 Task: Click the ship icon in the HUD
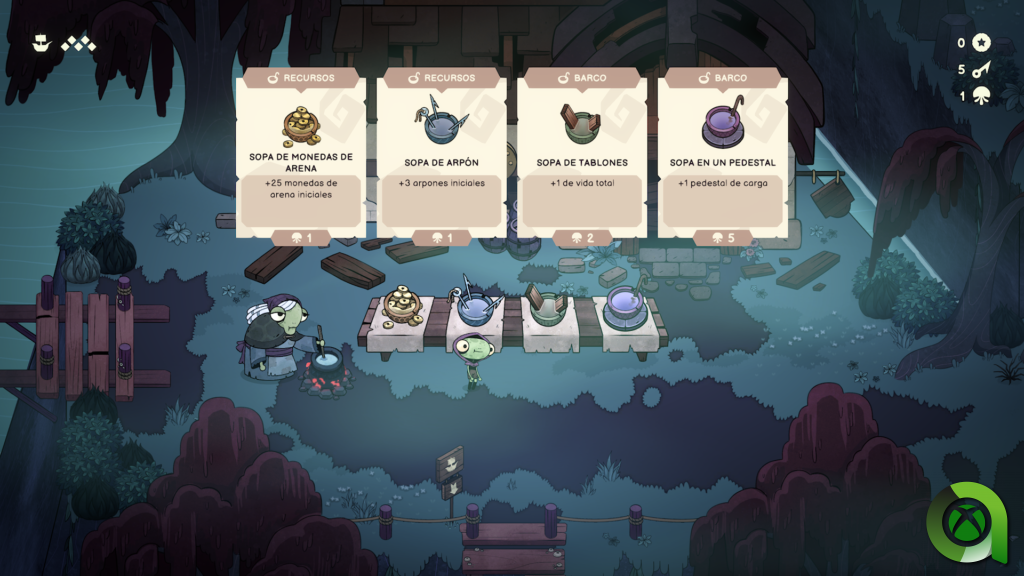[41, 43]
